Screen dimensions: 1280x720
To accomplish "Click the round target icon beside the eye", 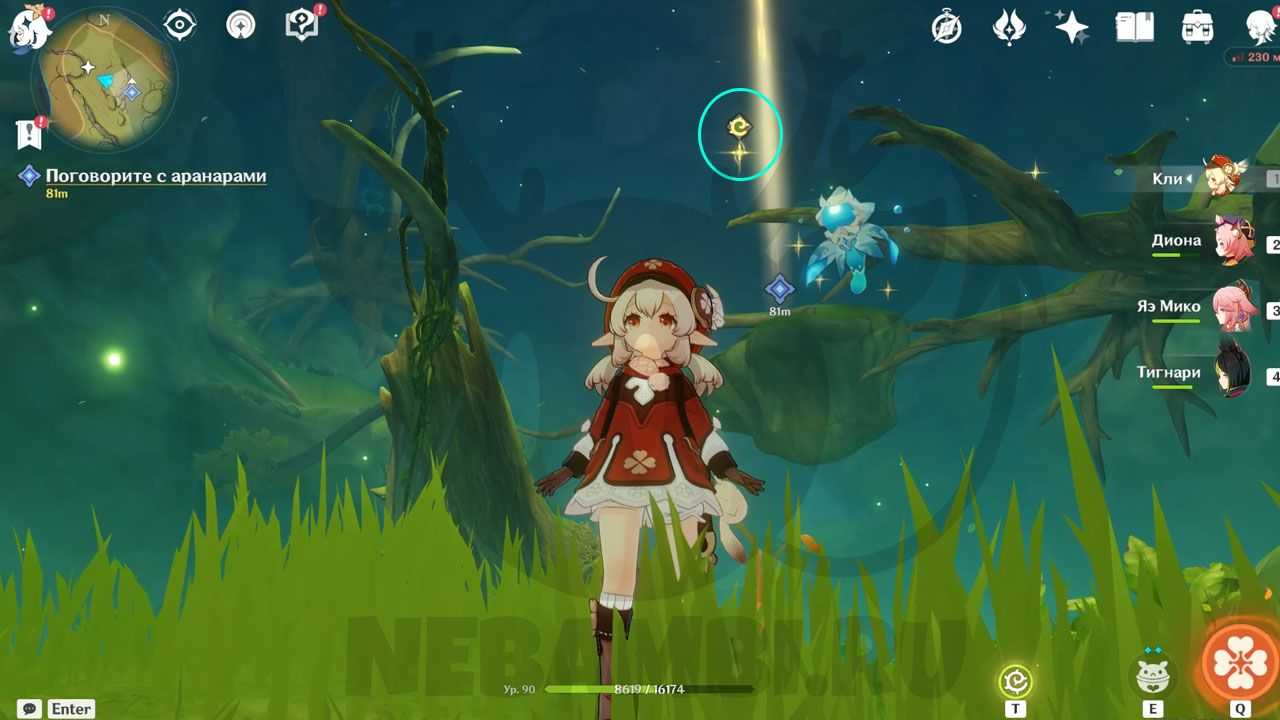I will point(241,25).
